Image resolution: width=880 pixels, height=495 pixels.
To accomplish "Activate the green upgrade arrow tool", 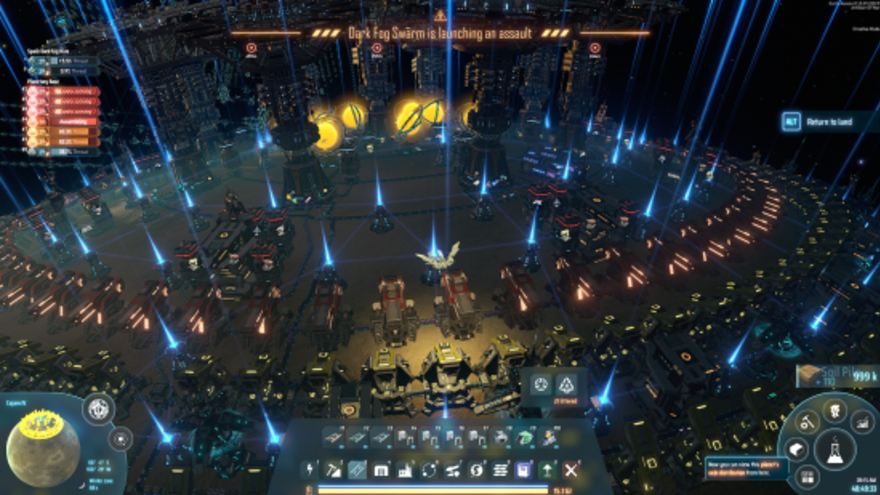I will tap(547, 469).
